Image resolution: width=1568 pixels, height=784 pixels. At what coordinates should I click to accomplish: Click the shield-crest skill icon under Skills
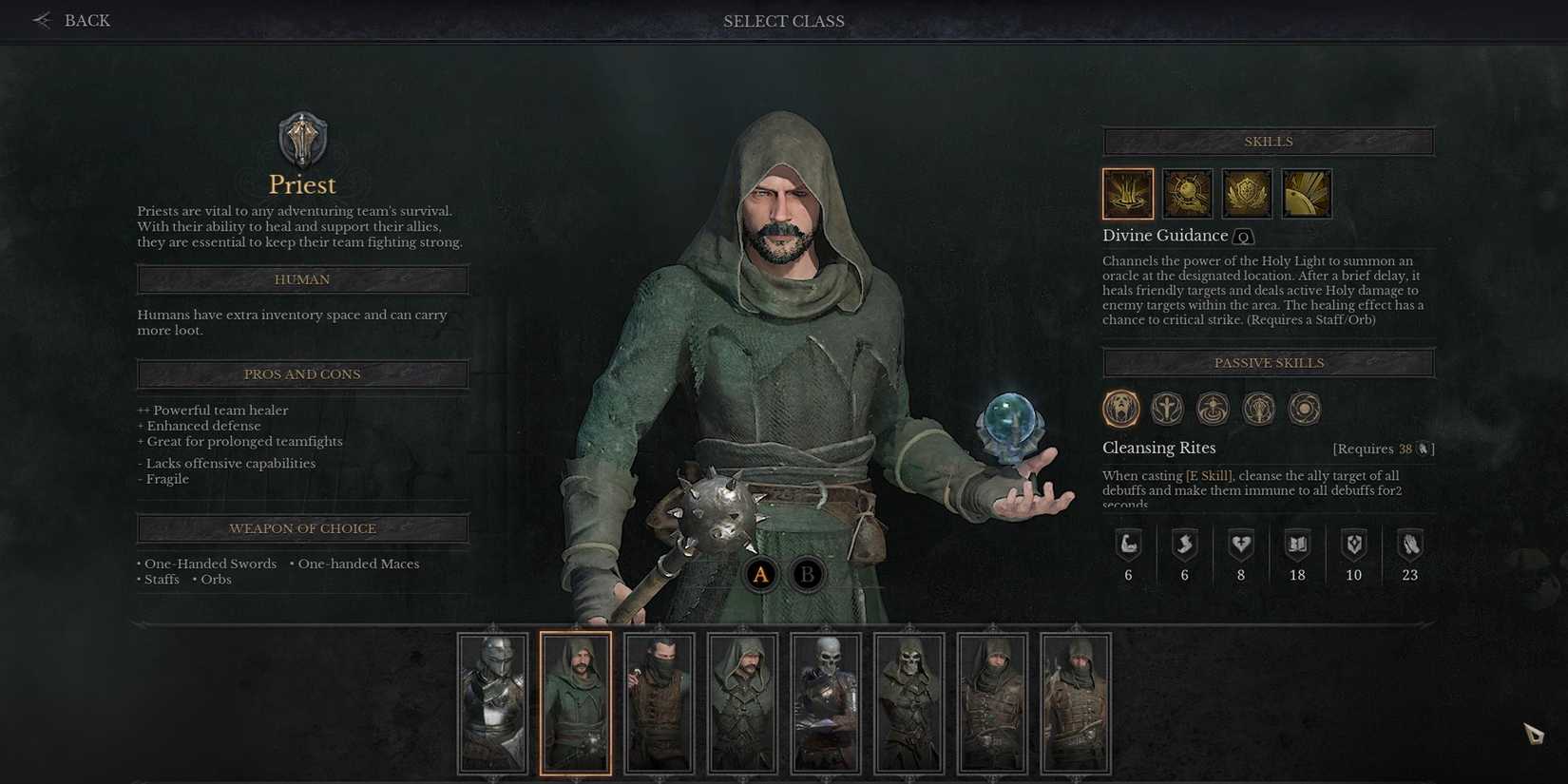click(1247, 193)
